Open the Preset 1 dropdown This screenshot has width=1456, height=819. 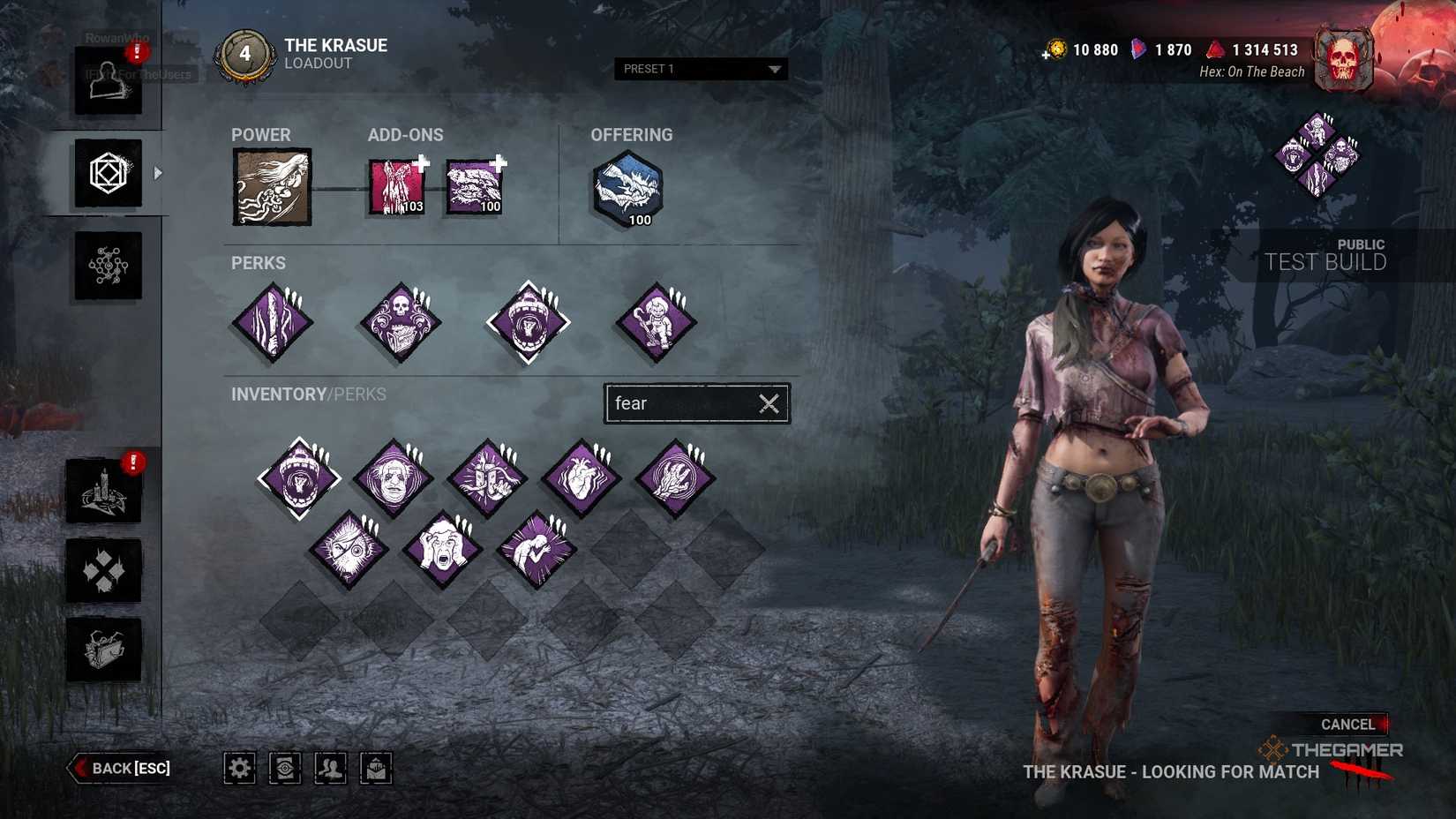coord(700,69)
